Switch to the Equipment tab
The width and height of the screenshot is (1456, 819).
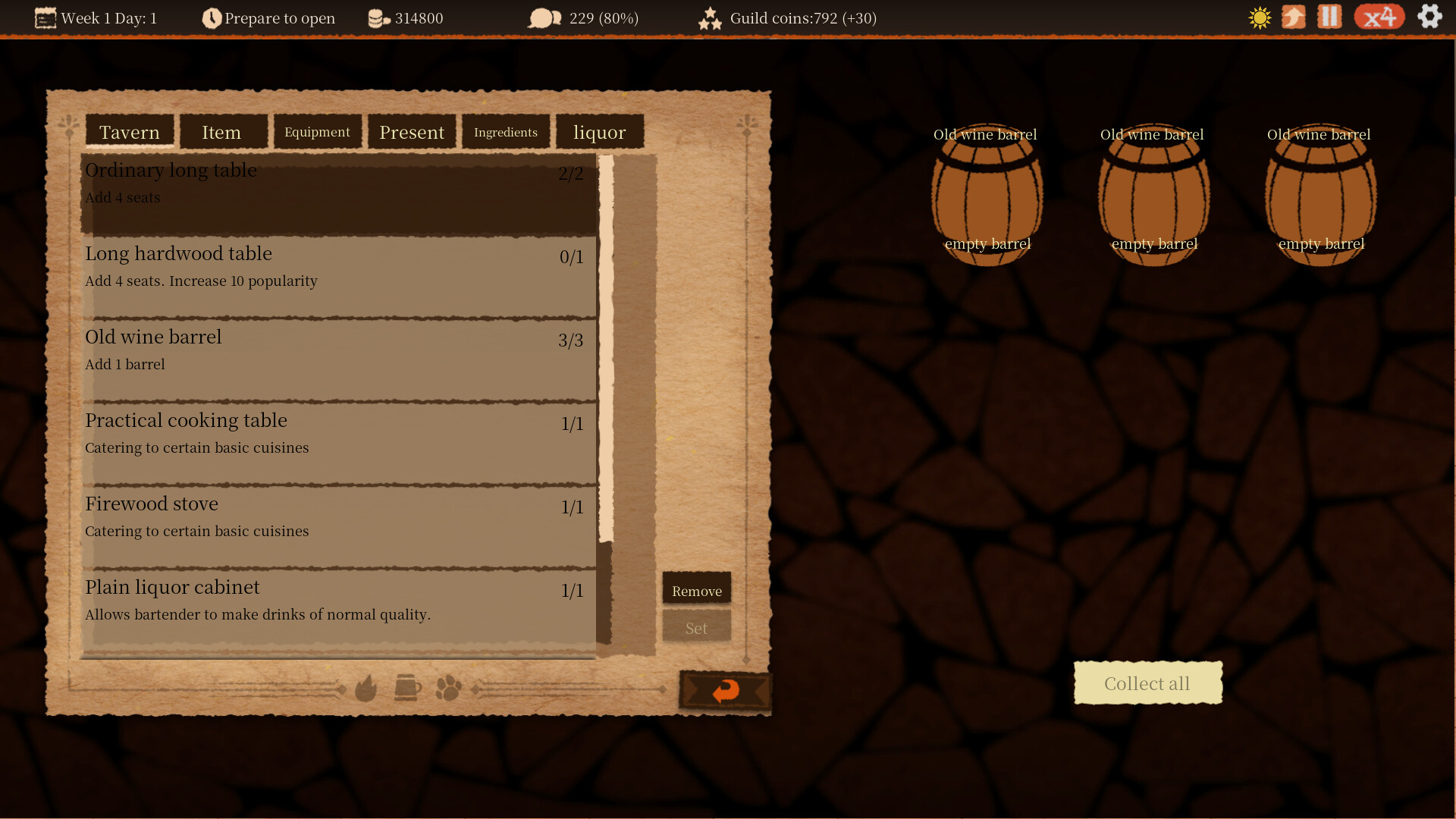317,131
